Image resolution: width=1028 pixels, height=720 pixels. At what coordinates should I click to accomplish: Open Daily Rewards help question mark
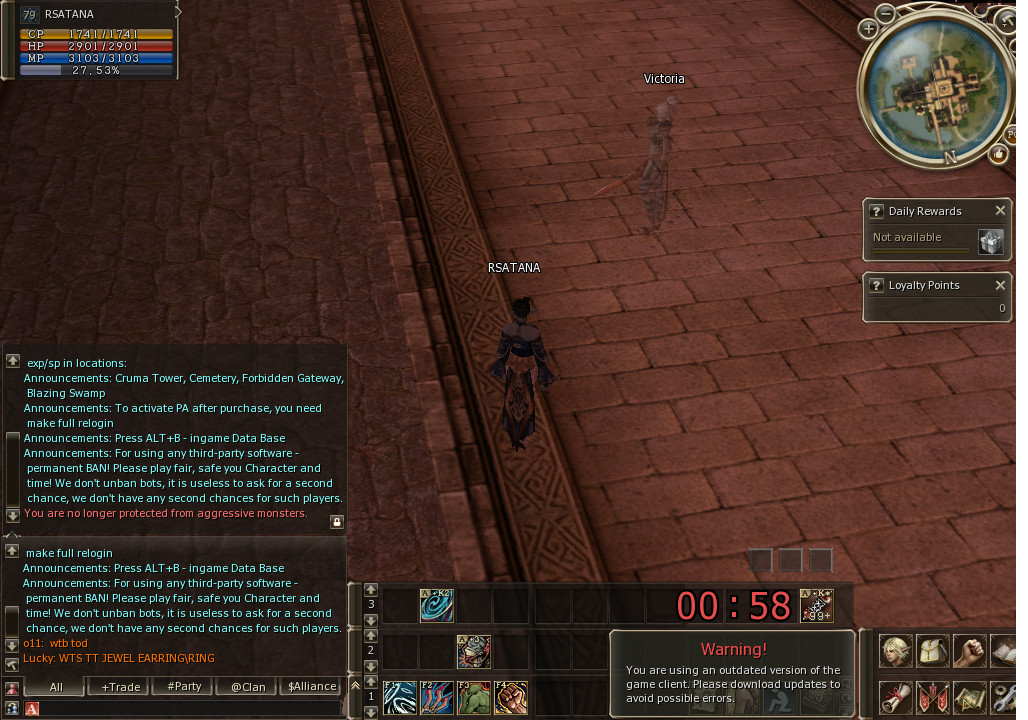click(876, 211)
